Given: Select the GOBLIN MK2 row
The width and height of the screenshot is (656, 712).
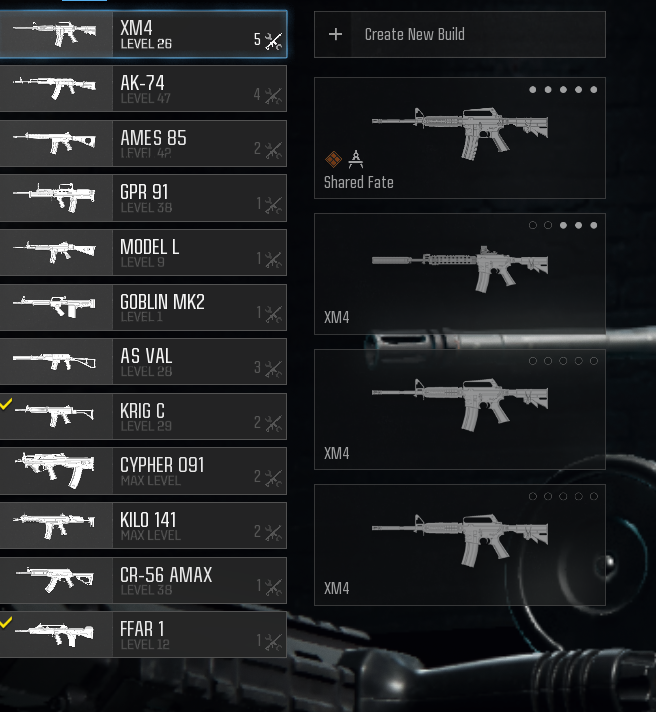Looking at the screenshot, I should (143, 307).
